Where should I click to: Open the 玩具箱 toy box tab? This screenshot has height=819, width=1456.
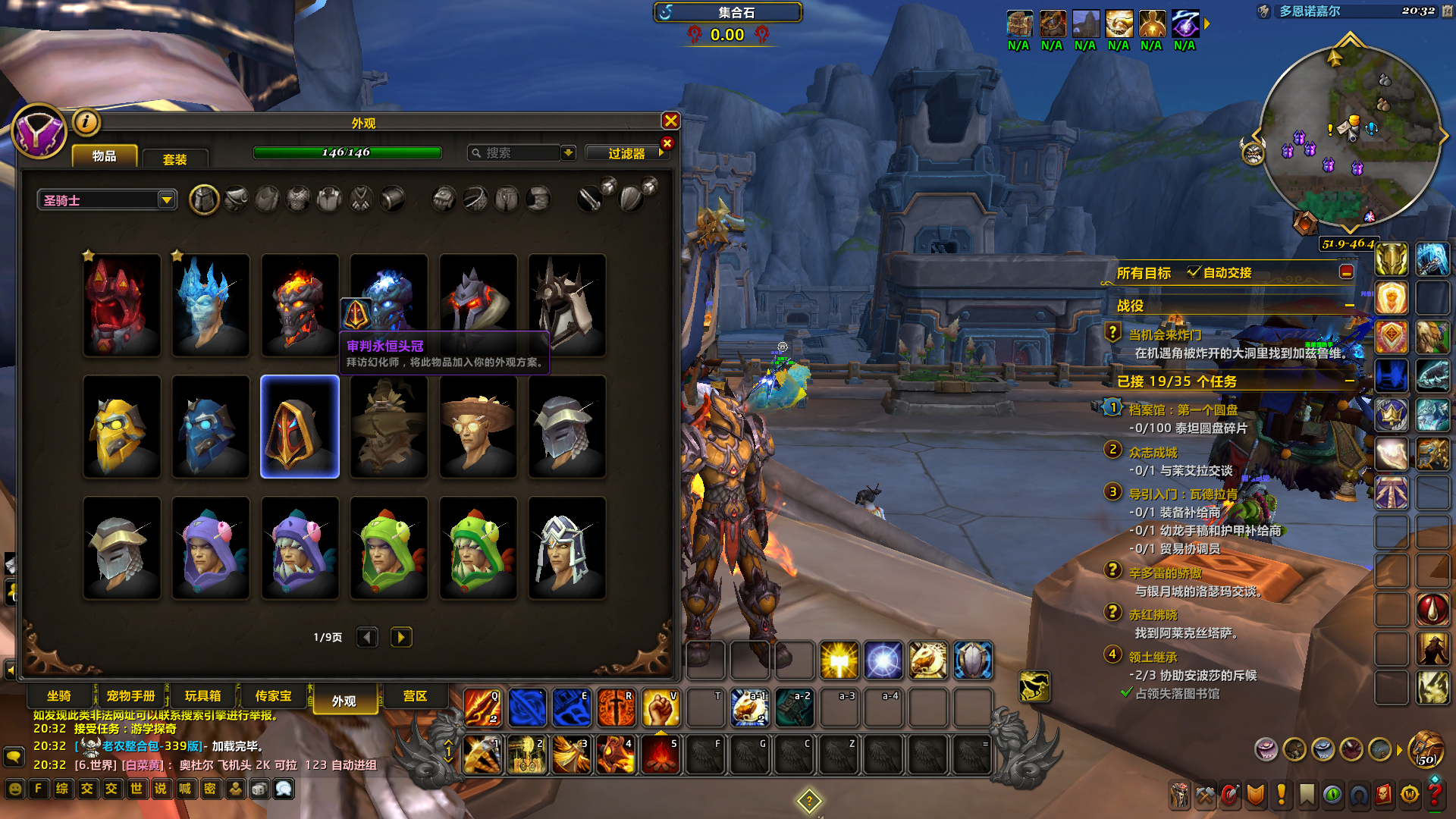click(x=202, y=696)
